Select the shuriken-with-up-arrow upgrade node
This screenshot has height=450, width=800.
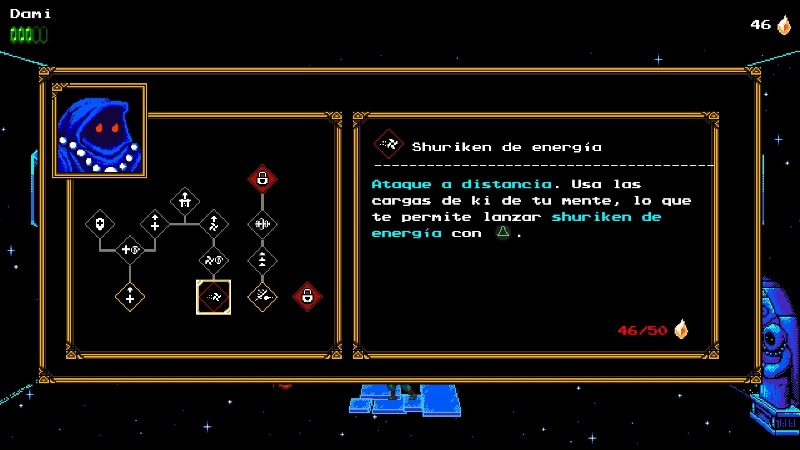214,223
